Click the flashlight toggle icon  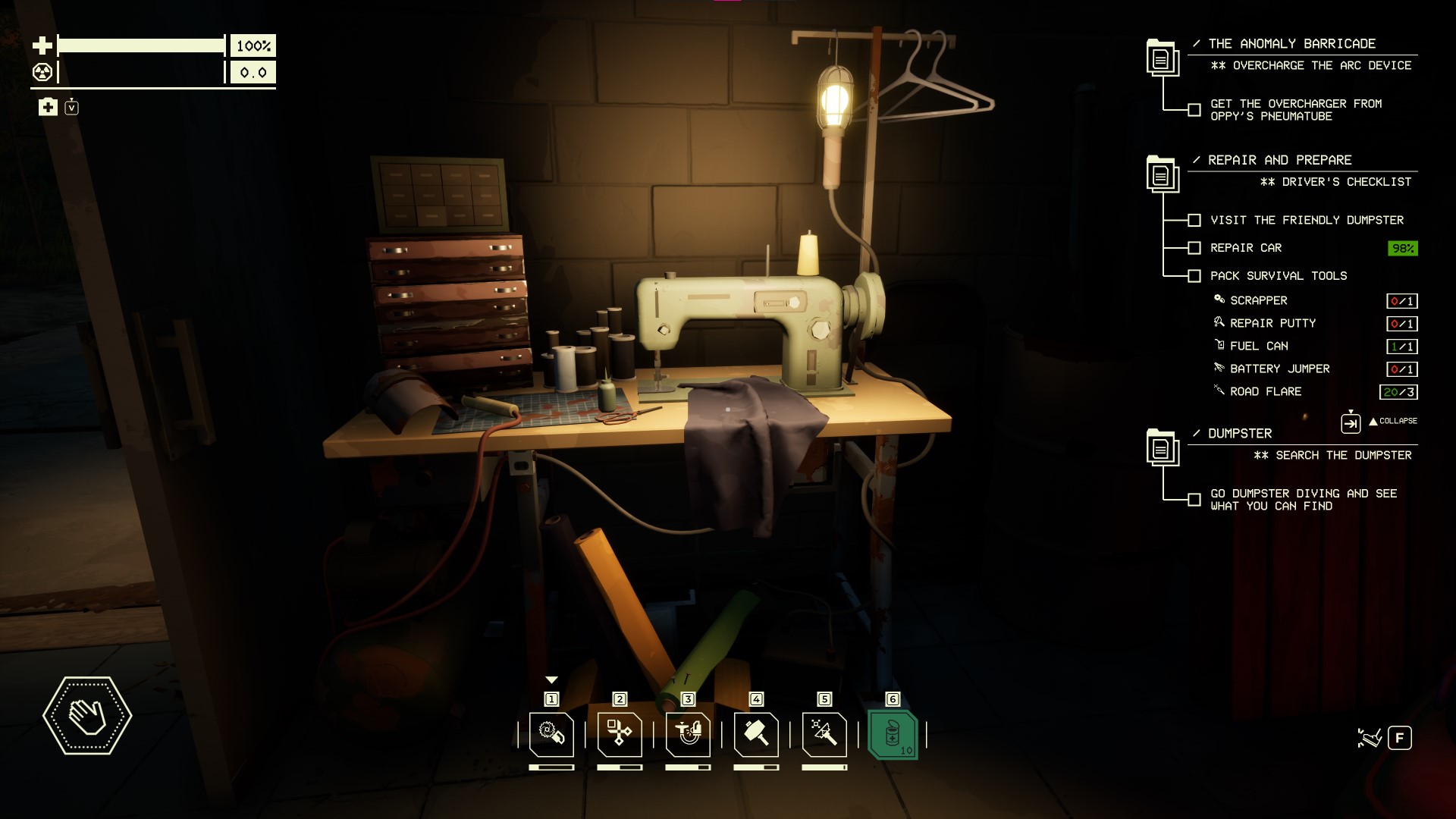[1370, 738]
